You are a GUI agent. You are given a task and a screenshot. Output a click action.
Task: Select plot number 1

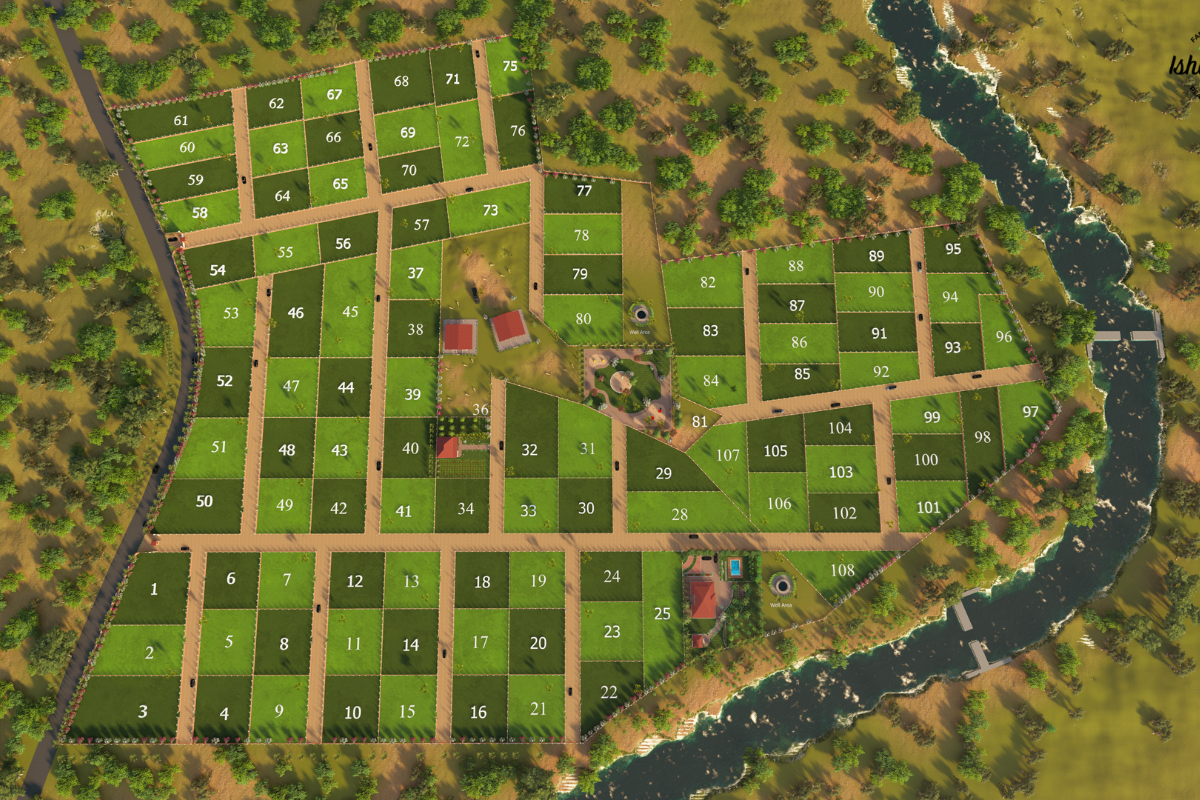coord(154,589)
